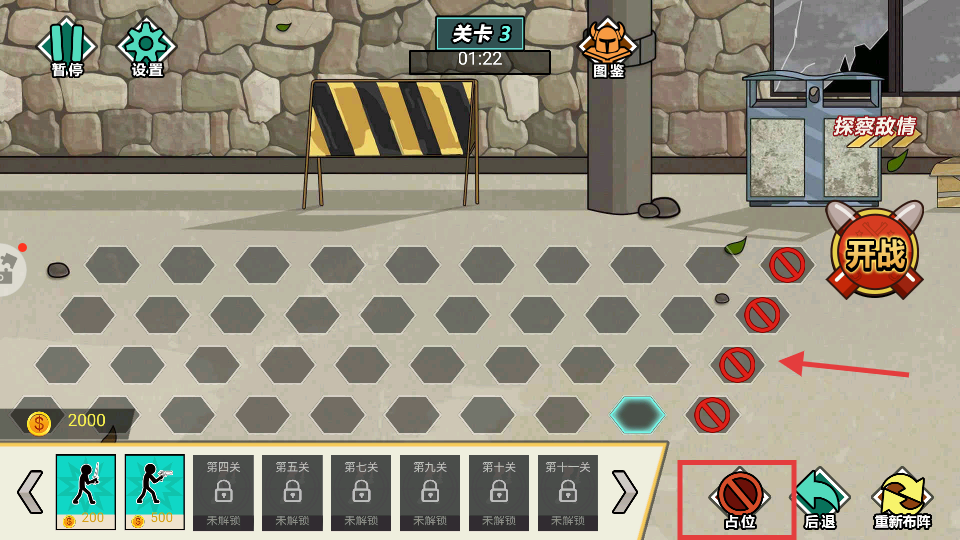Start the battle with 开战
Image resolution: width=960 pixels, height=540 pixels.
click(x=874, y=252)
